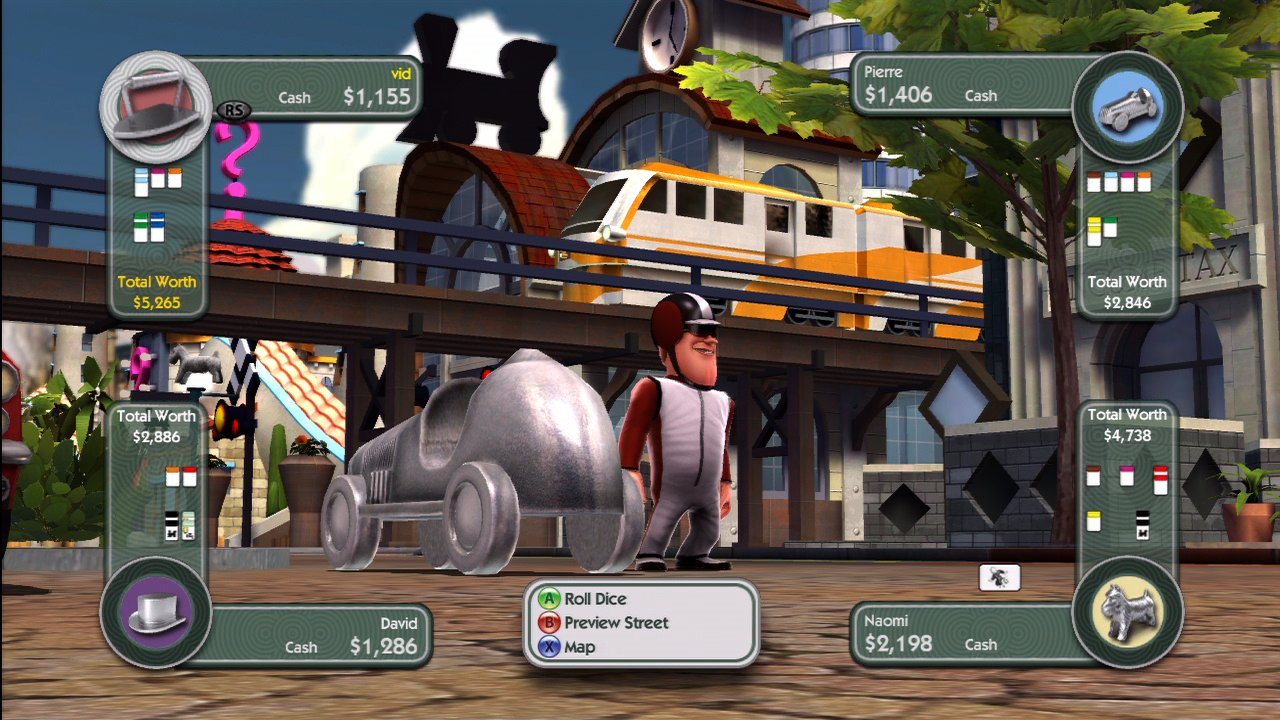Show vid's property cards panel

coord(156,205)
